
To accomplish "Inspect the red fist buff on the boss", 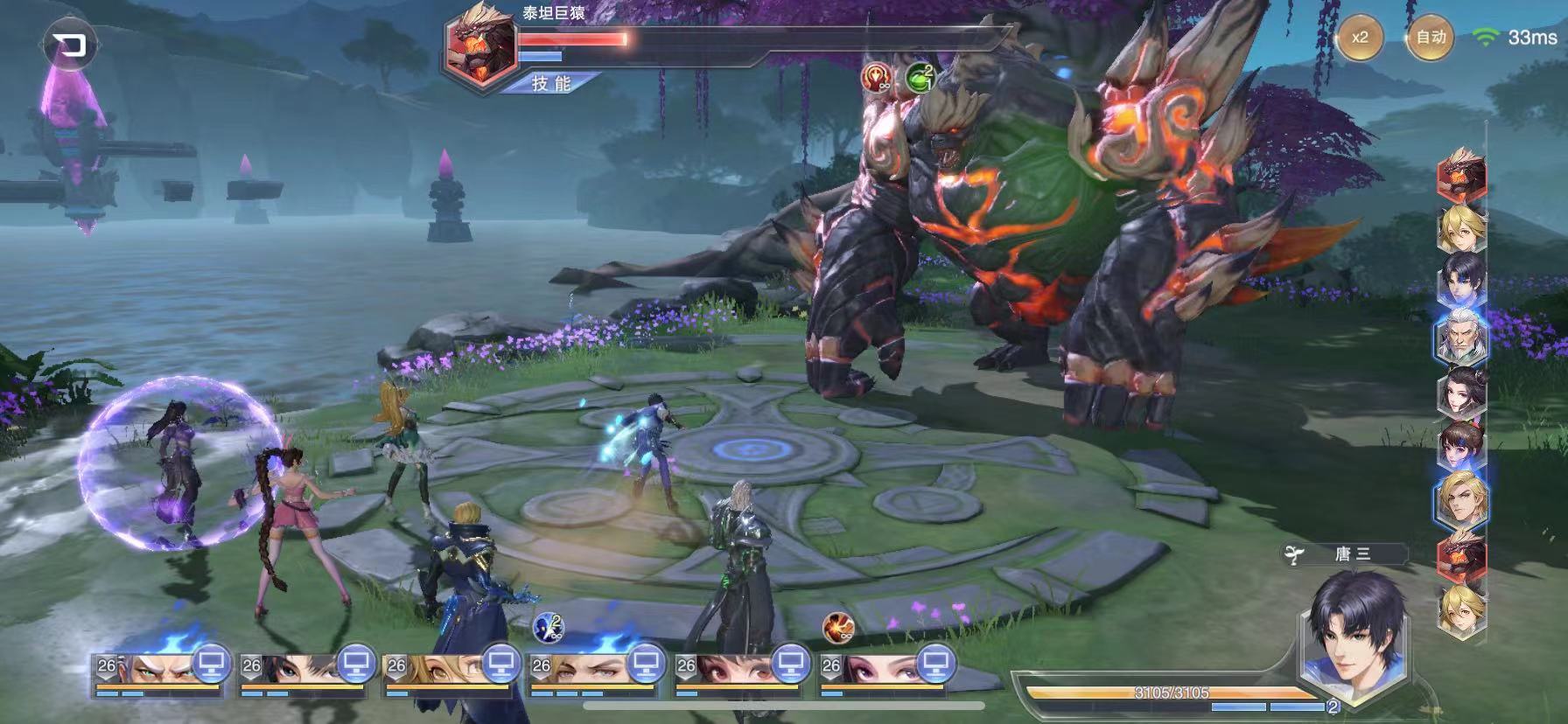I will [876, 79].
